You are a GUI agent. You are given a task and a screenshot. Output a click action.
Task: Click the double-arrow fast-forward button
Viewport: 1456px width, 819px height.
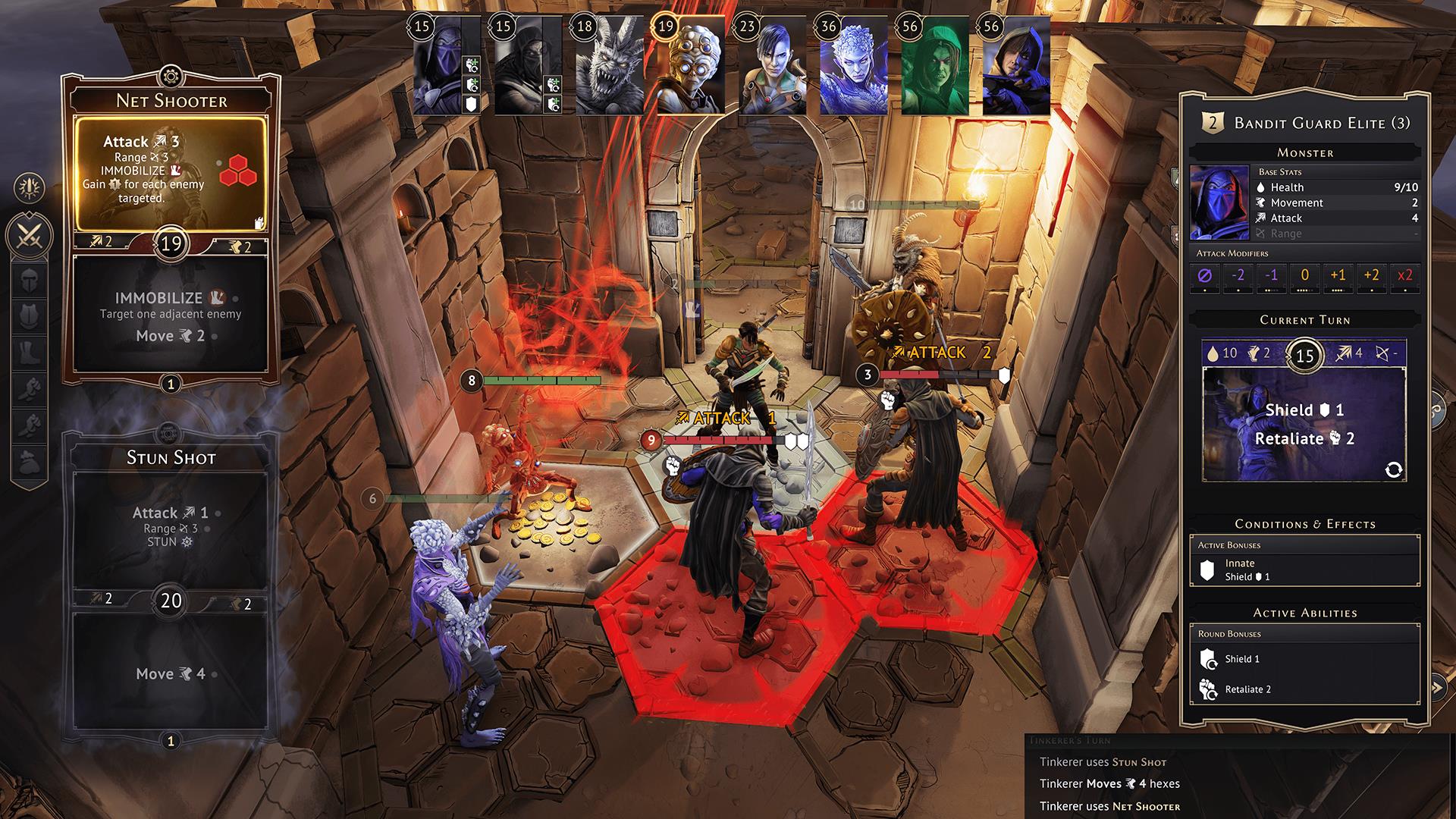tap(1436, 688)
